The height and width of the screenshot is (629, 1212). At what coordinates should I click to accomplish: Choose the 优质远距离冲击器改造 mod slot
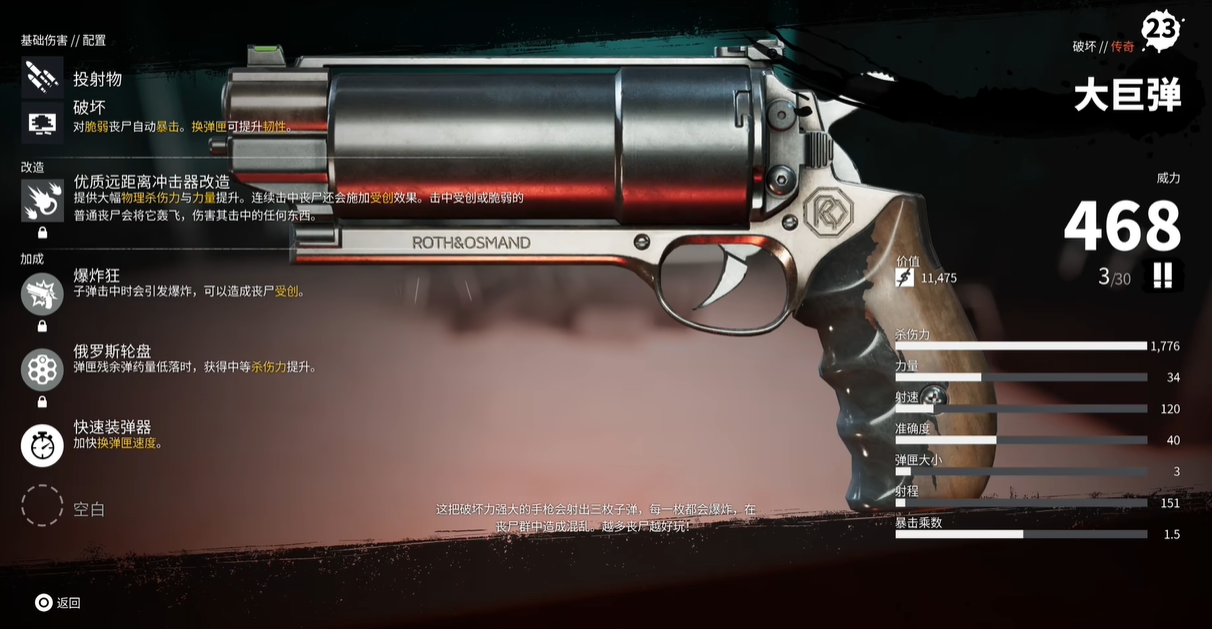coord(42,200)
